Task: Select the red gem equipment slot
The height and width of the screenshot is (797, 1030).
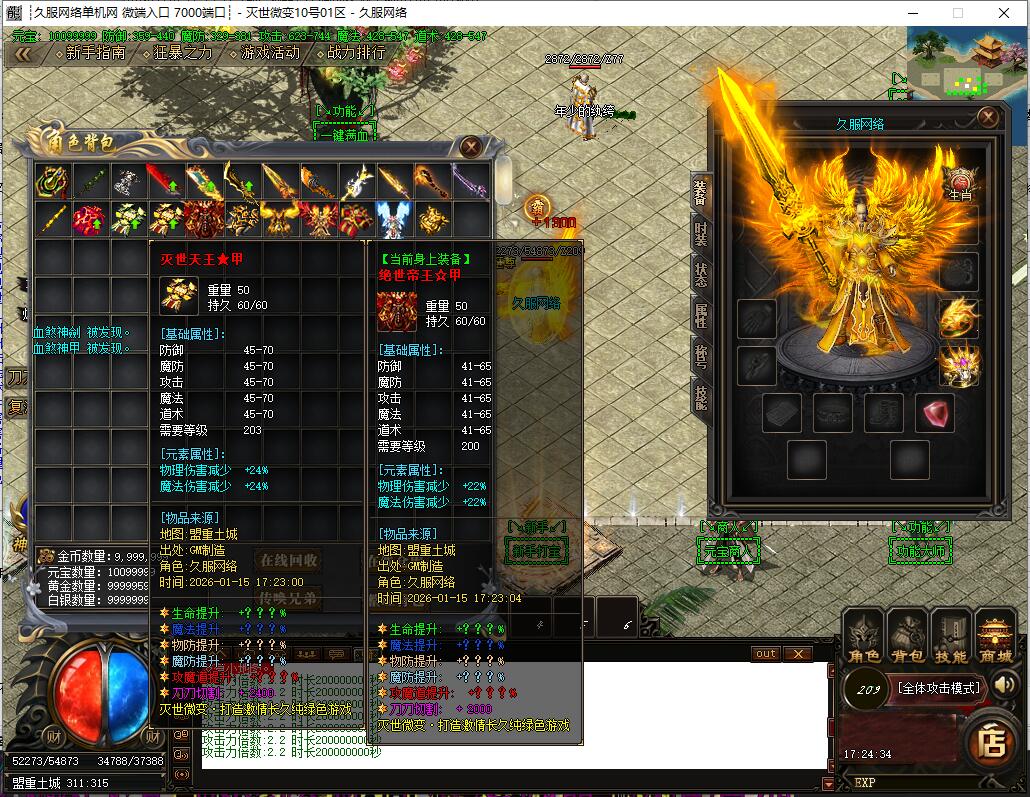Action: coord(933,413)
